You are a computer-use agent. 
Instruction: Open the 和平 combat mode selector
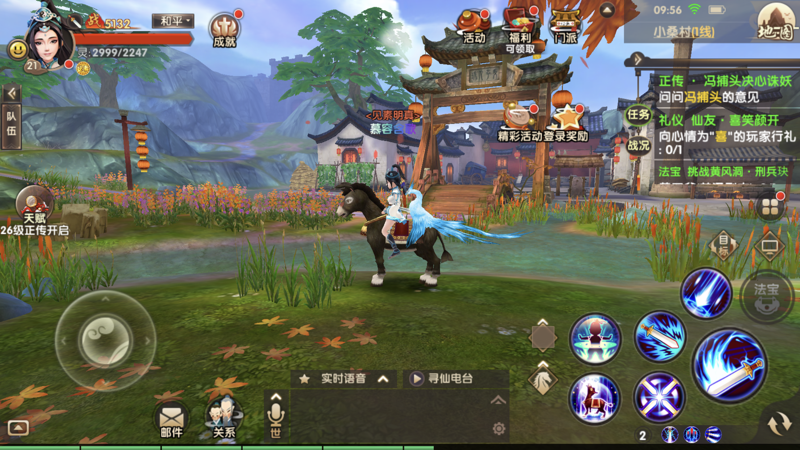tap(172, 21)
